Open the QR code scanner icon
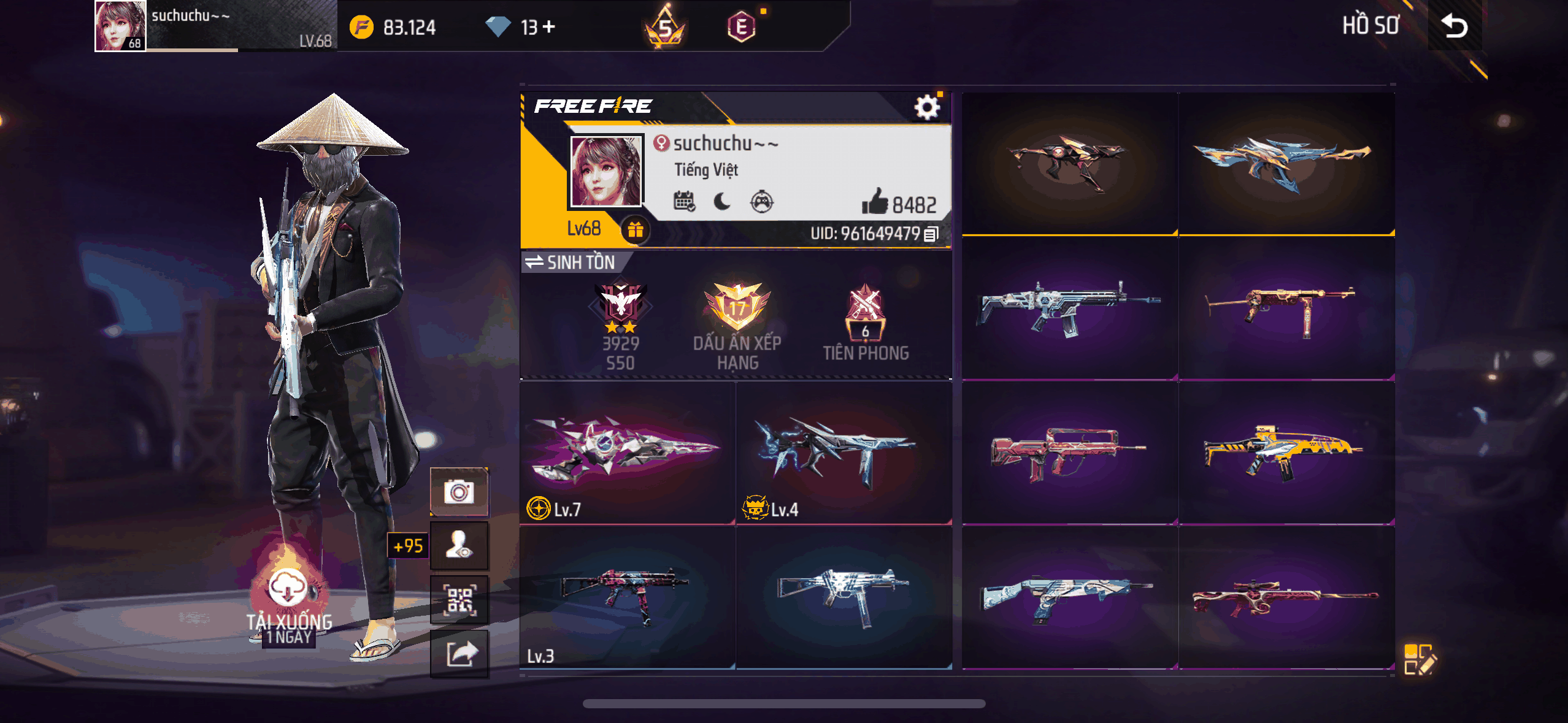 (459, 599)
